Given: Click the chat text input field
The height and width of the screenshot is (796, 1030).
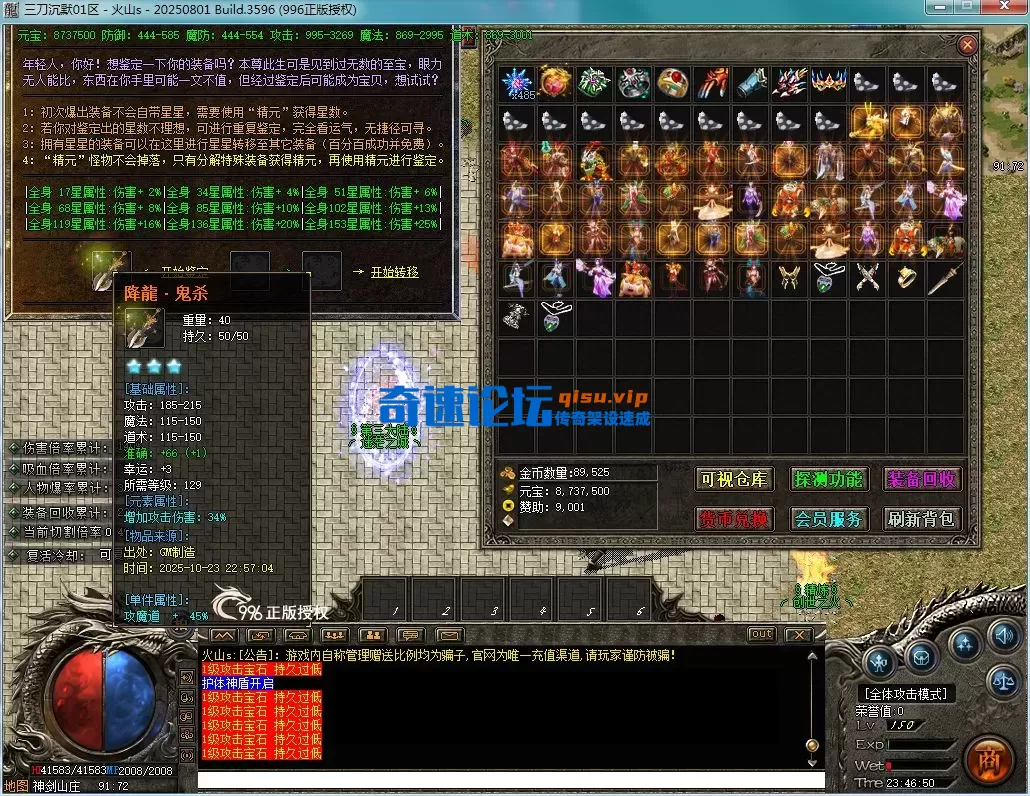Looking at the screenshot, I should point(510,779).
